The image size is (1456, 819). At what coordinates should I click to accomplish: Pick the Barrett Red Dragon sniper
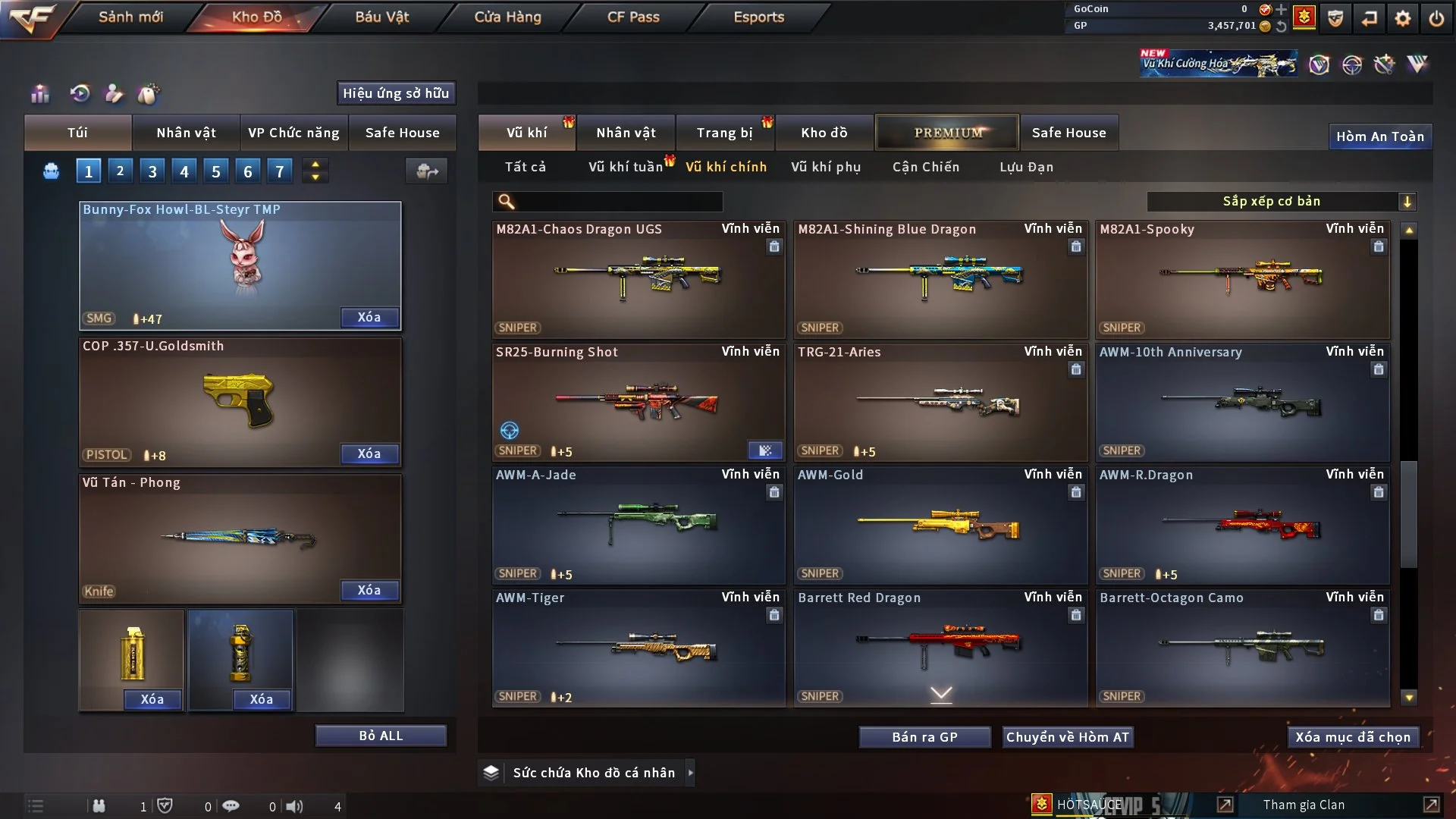point(940,645)
